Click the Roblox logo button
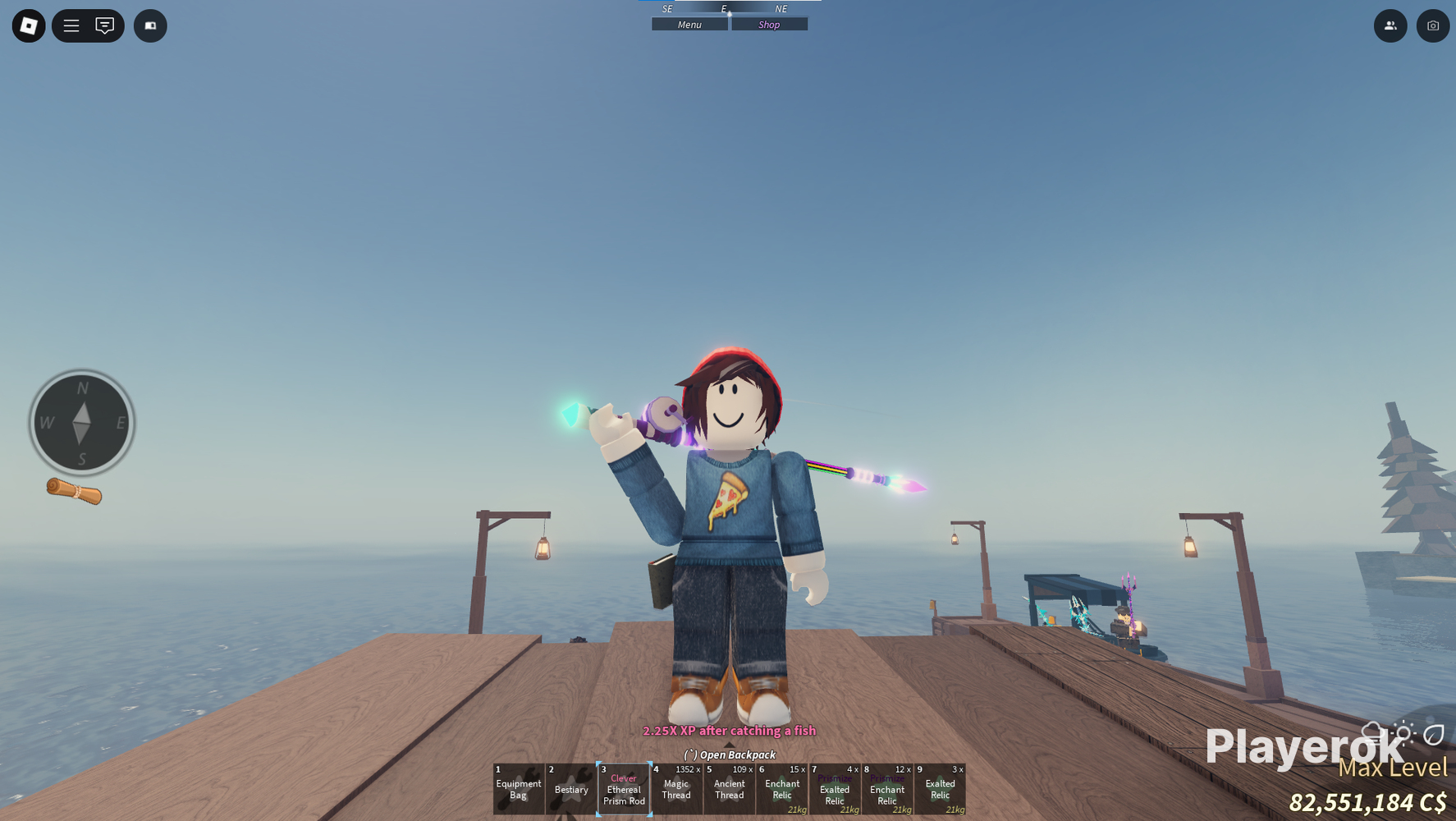Viewport: 1456px width, 821px height. coord(28,25)
